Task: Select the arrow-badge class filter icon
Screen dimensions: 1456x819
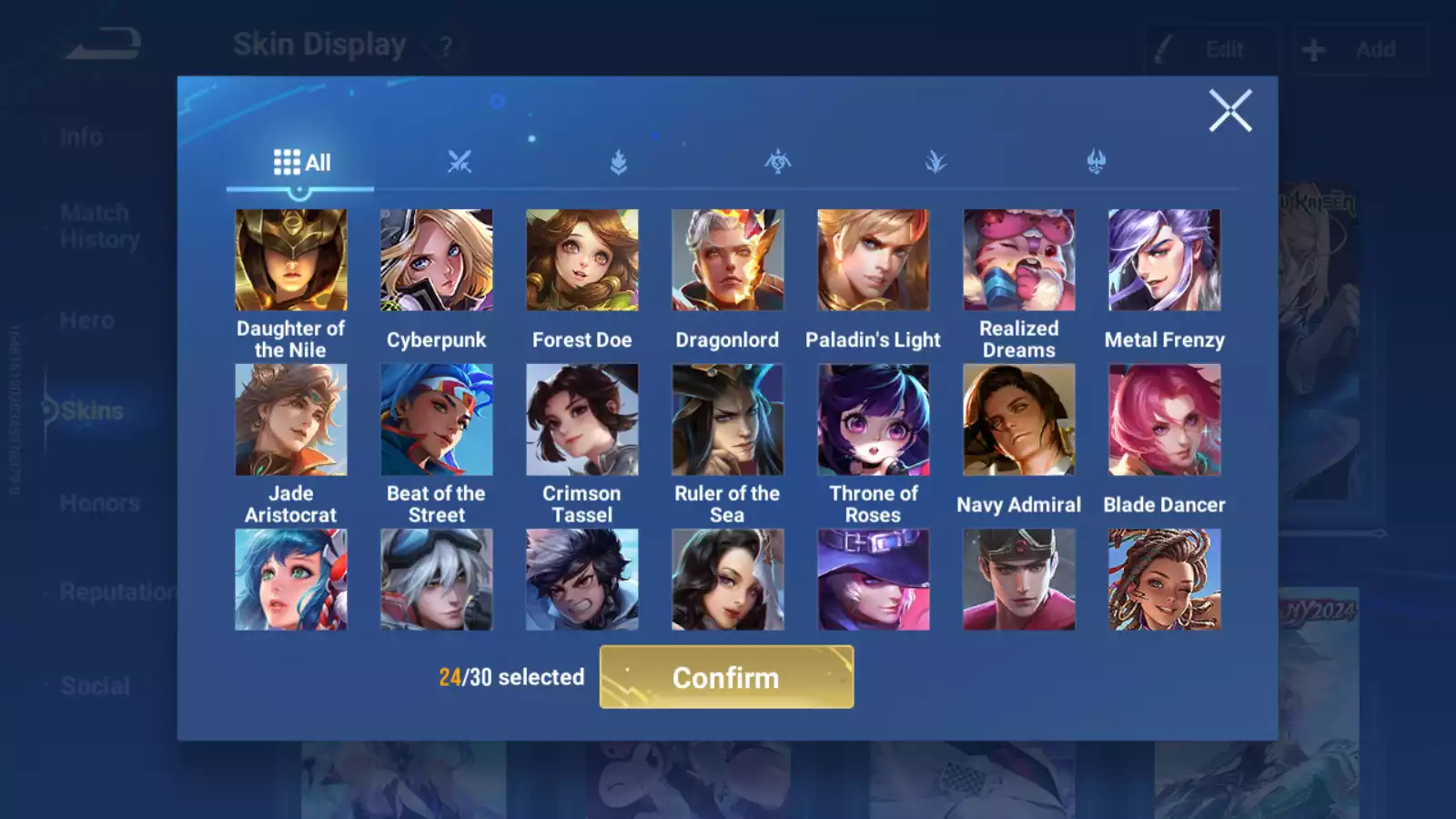Action: point(619,161)
